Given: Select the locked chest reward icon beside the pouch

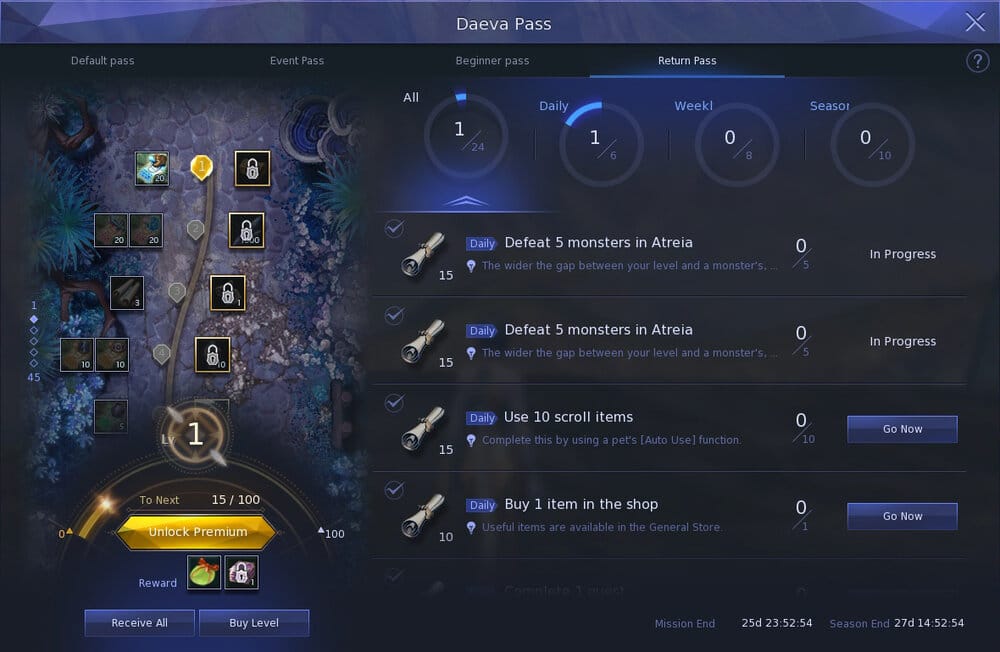Looking at the screenshot, I should click(241, 573).
